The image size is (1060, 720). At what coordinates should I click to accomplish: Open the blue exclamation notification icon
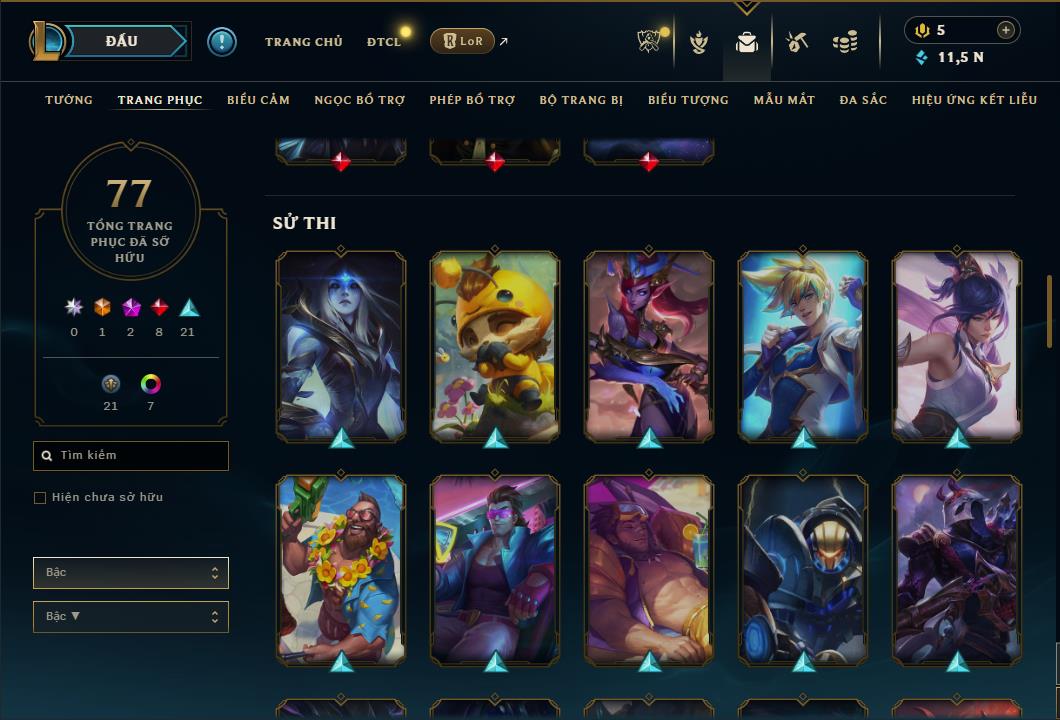click(x=221, y=41)
